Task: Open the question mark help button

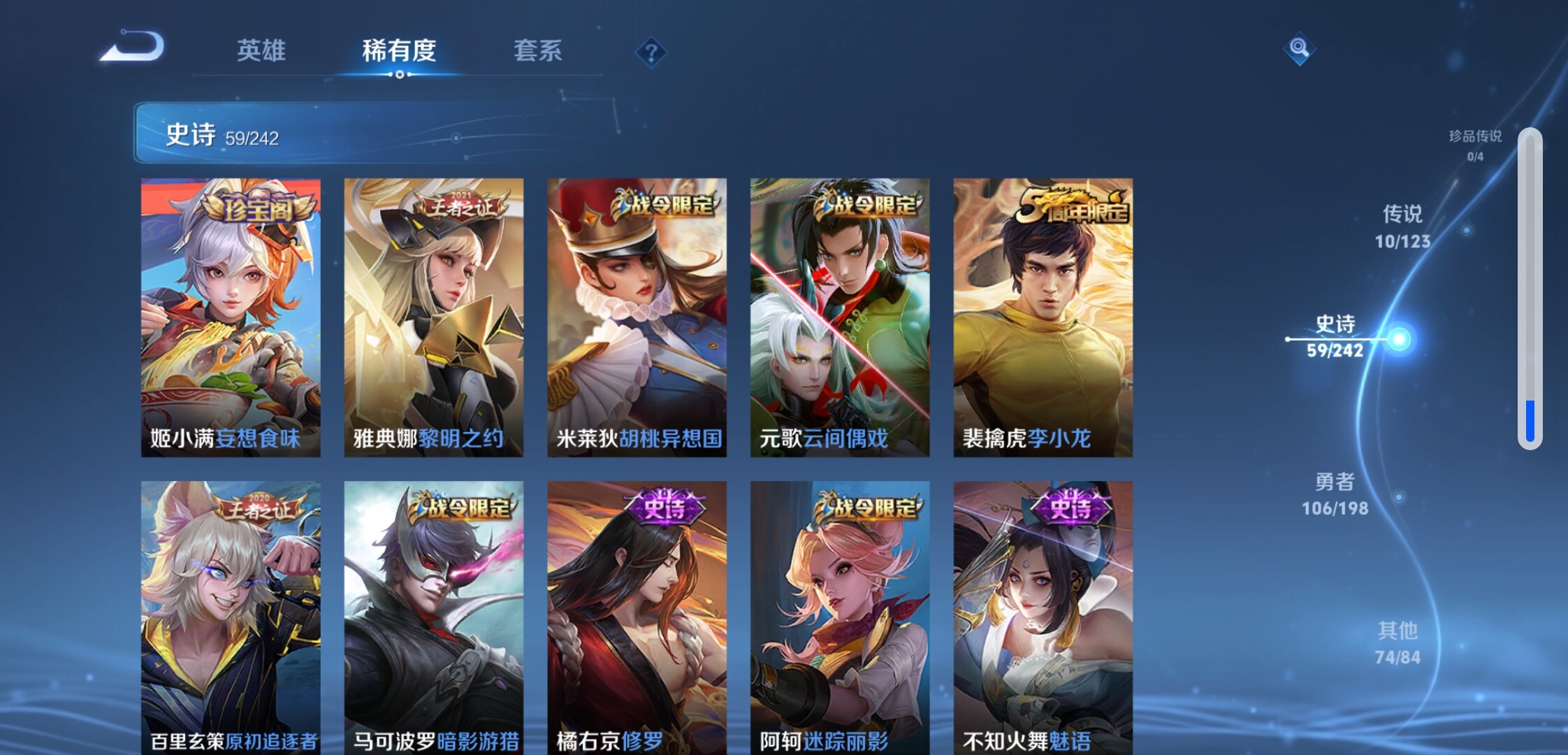Action: 651,52
